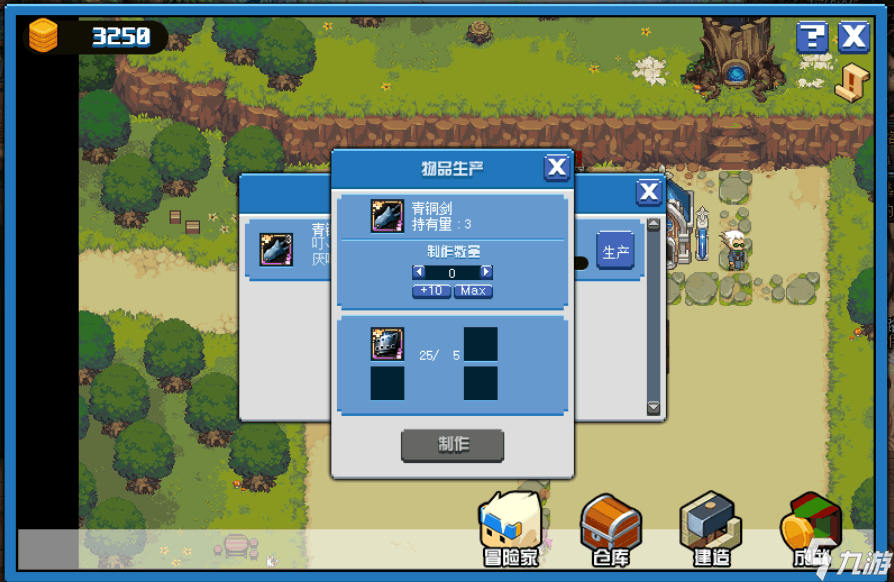Screen dimensions: 894x582
Task: Add ten with the +10 button
Action: [x=431, y=291]
